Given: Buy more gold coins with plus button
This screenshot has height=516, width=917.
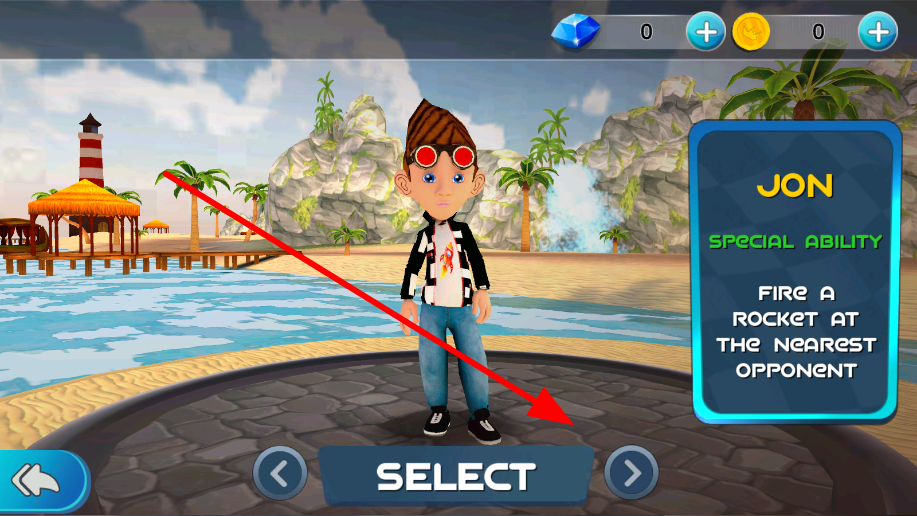Looking at the screenshot, I should (878, 32).
